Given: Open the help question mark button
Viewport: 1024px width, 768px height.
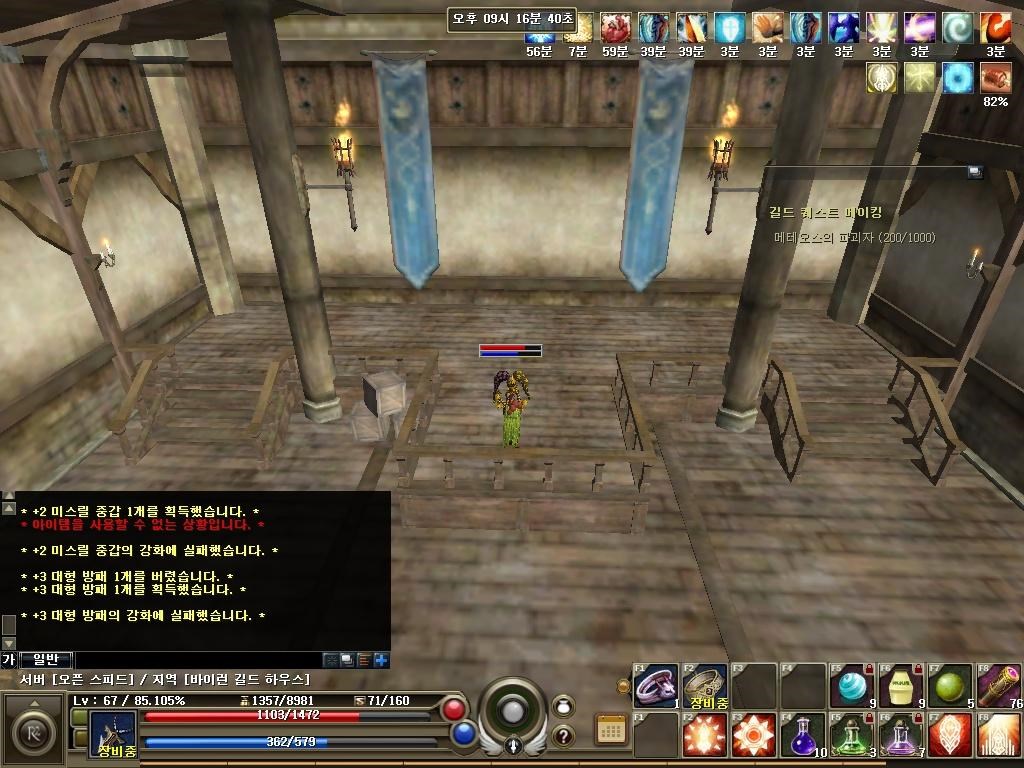Looking at the screenshot, I should (563, 736).
